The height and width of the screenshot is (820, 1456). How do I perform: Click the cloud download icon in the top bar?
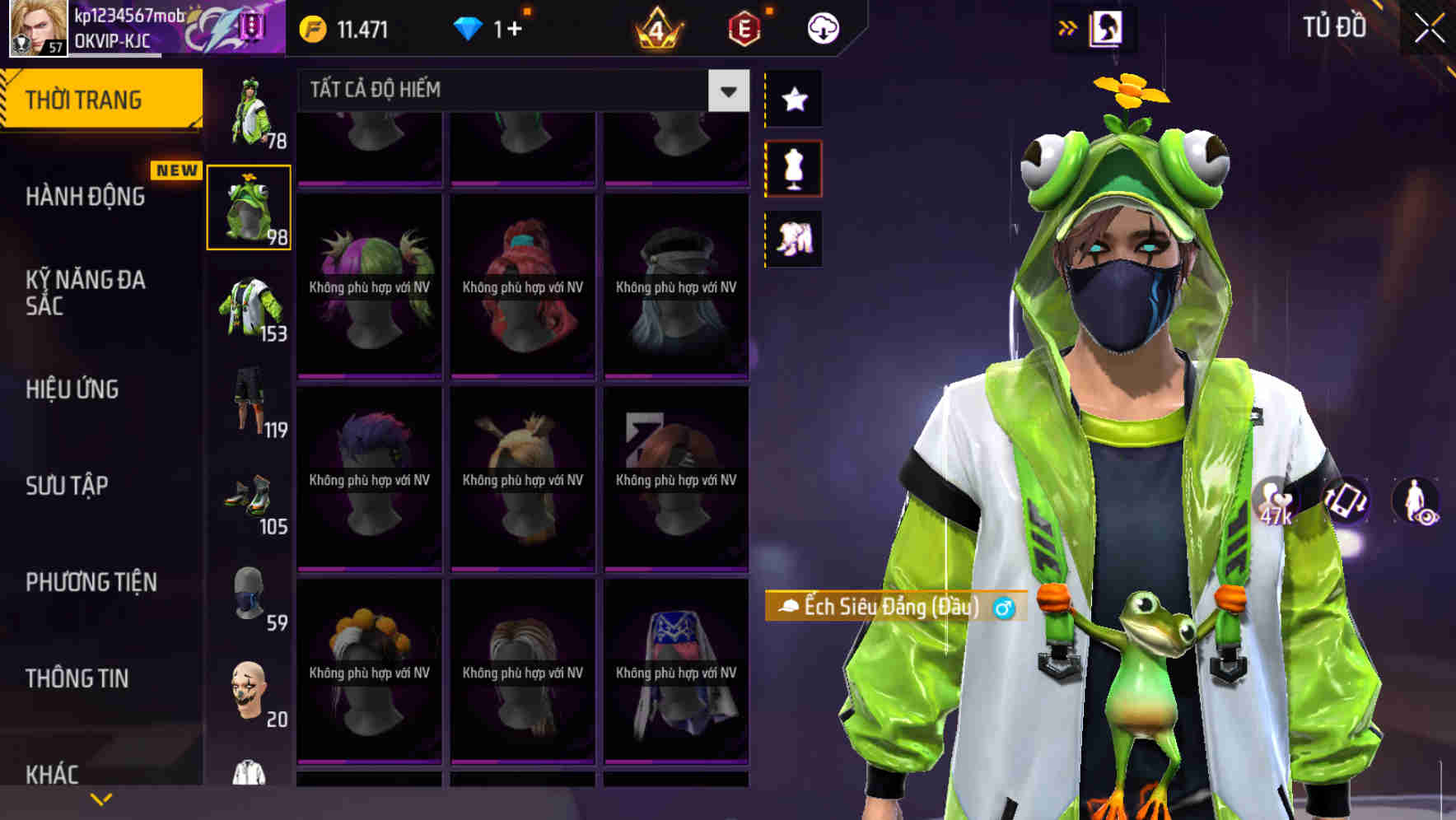pos(822,27)
